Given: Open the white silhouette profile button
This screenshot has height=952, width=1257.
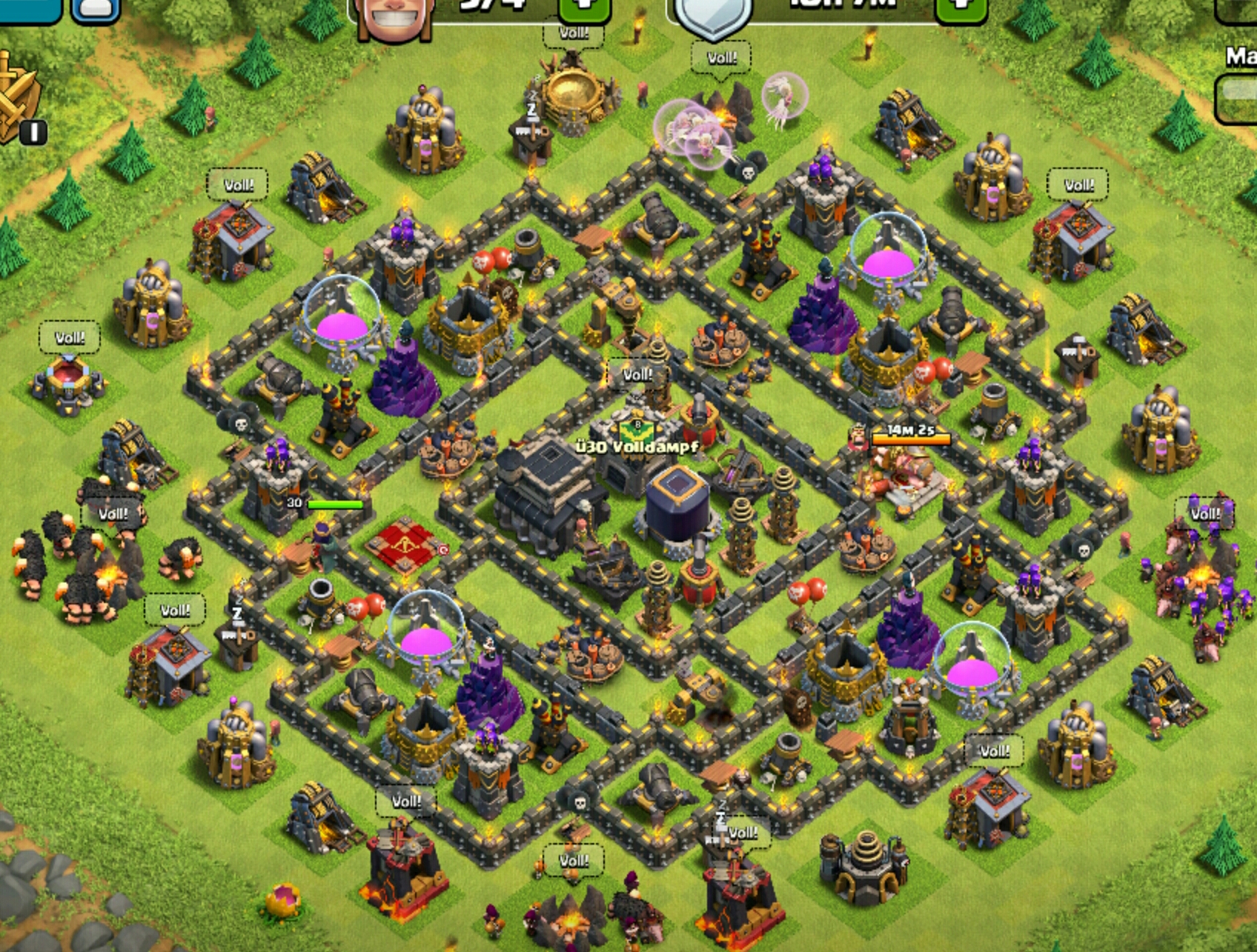Looking at the screenshot, I should pyautogui.click(x=96, y=10).
